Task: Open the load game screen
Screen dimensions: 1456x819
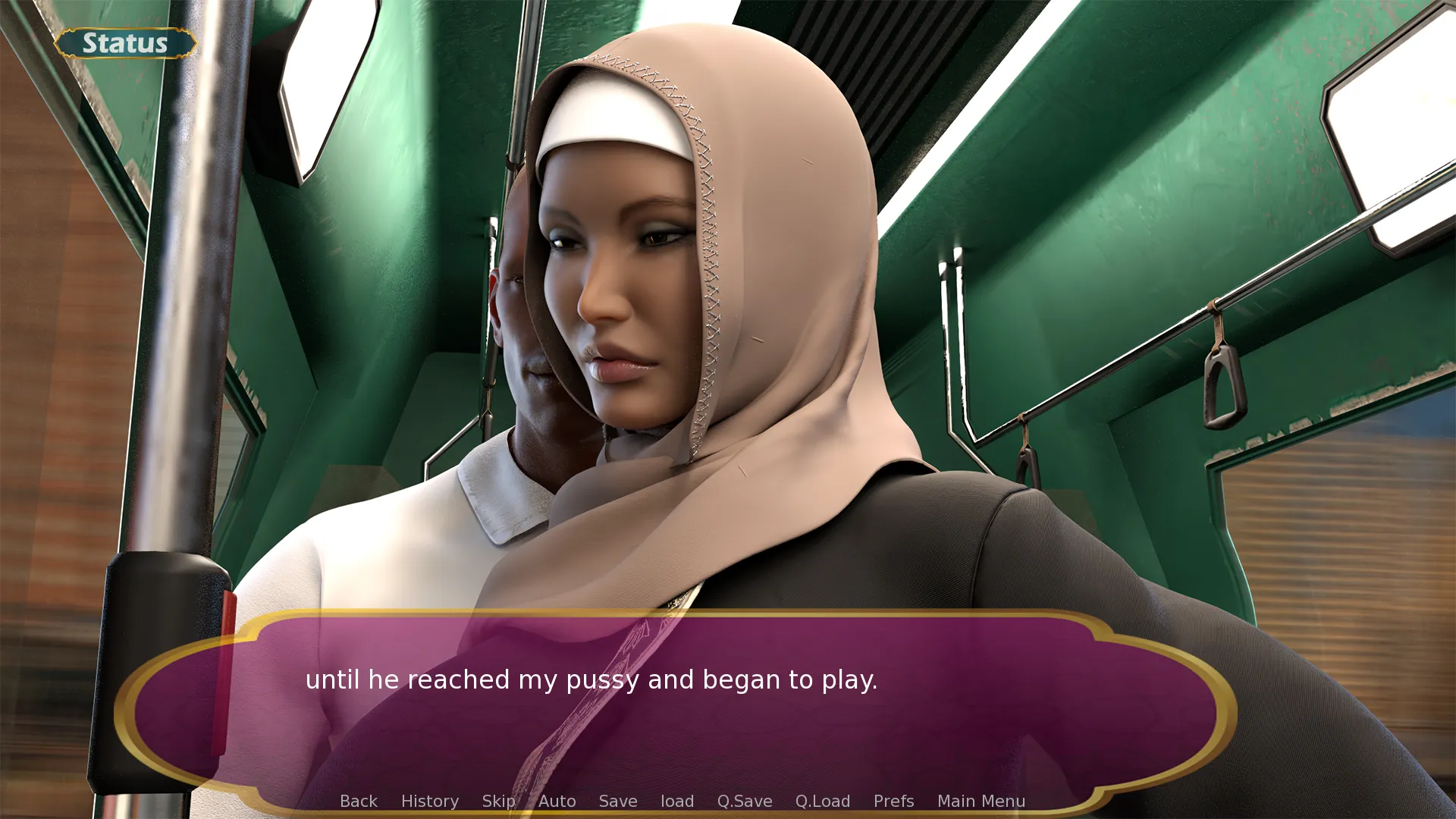Action: 676,801
